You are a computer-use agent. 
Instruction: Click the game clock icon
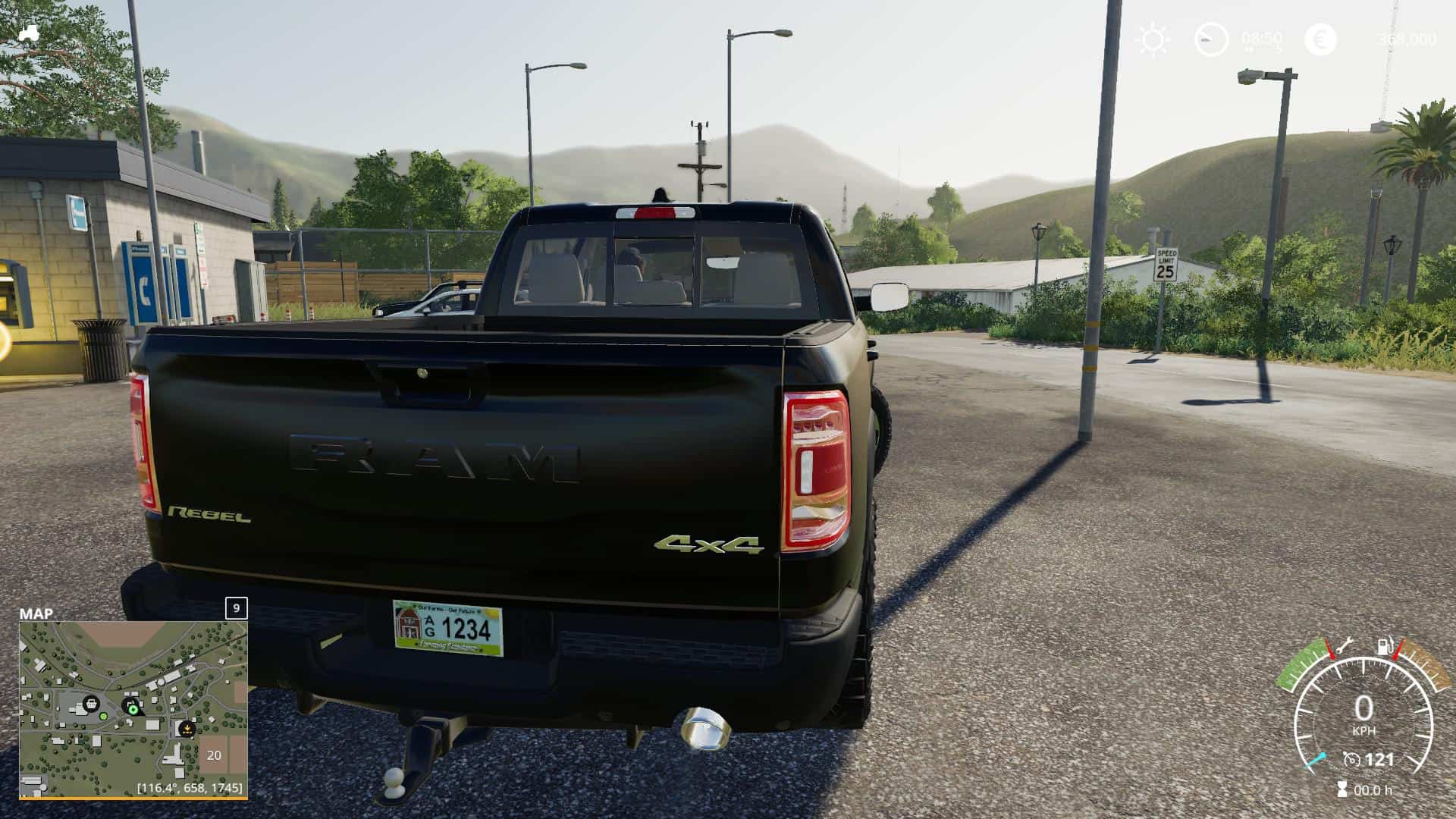tap(1211, 39)
